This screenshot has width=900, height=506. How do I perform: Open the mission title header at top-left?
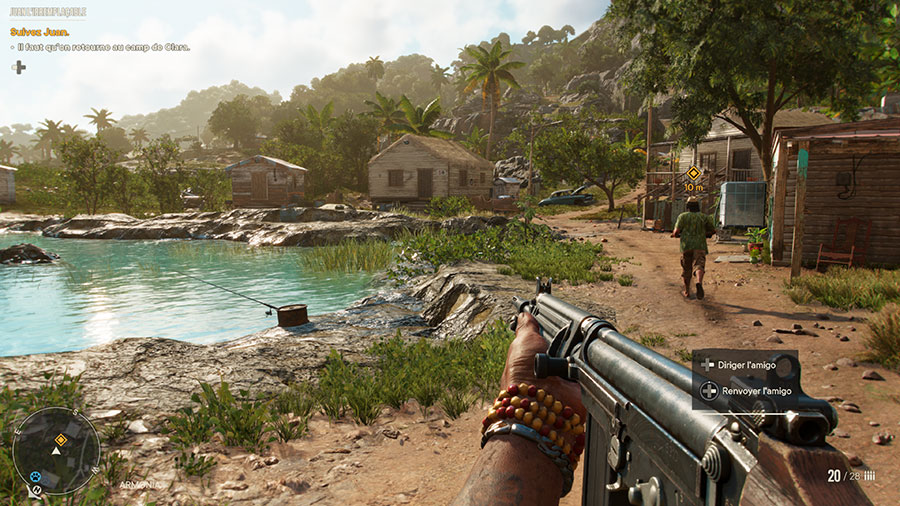point(47,12)
